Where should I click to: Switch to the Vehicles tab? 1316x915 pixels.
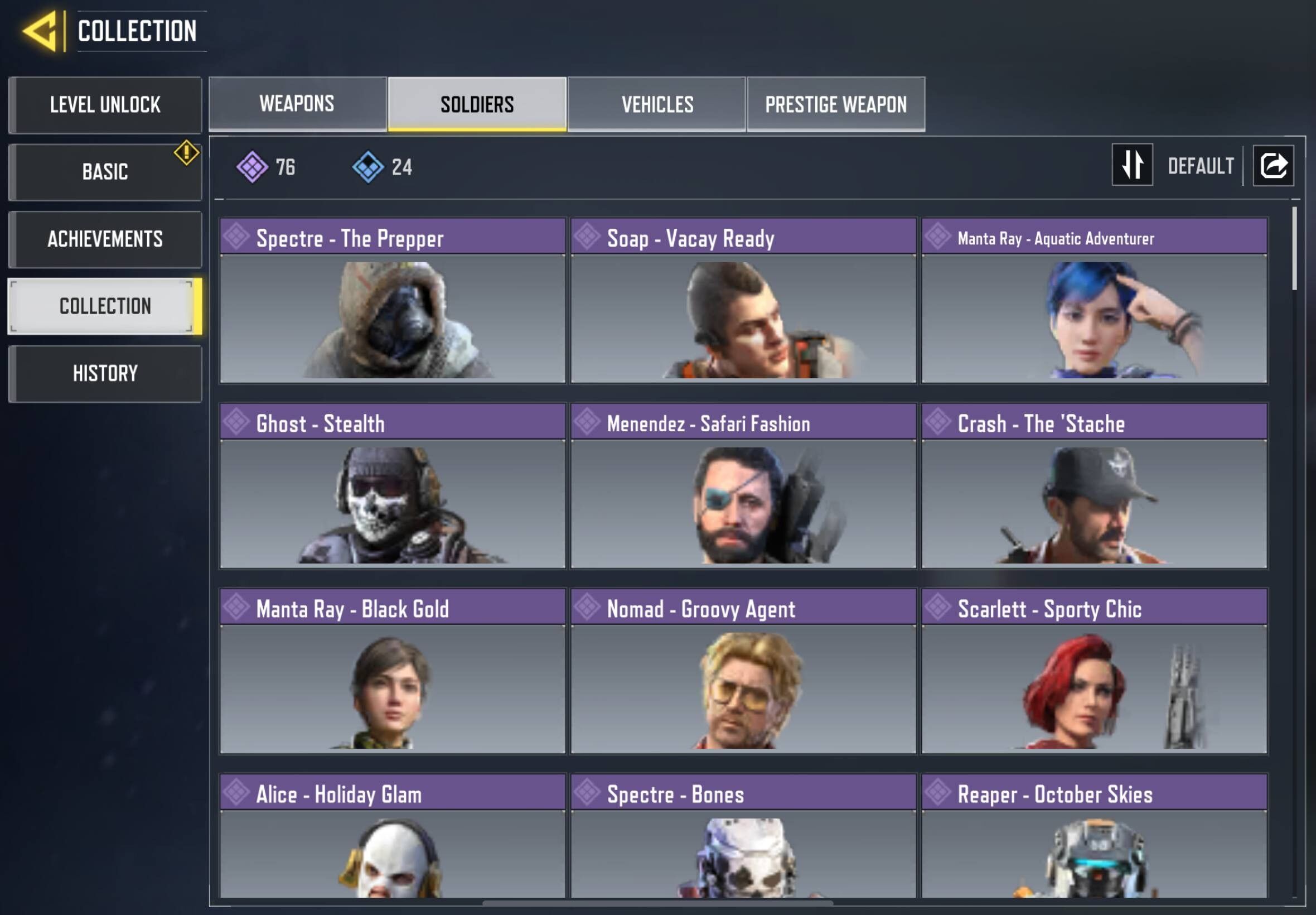657,104
